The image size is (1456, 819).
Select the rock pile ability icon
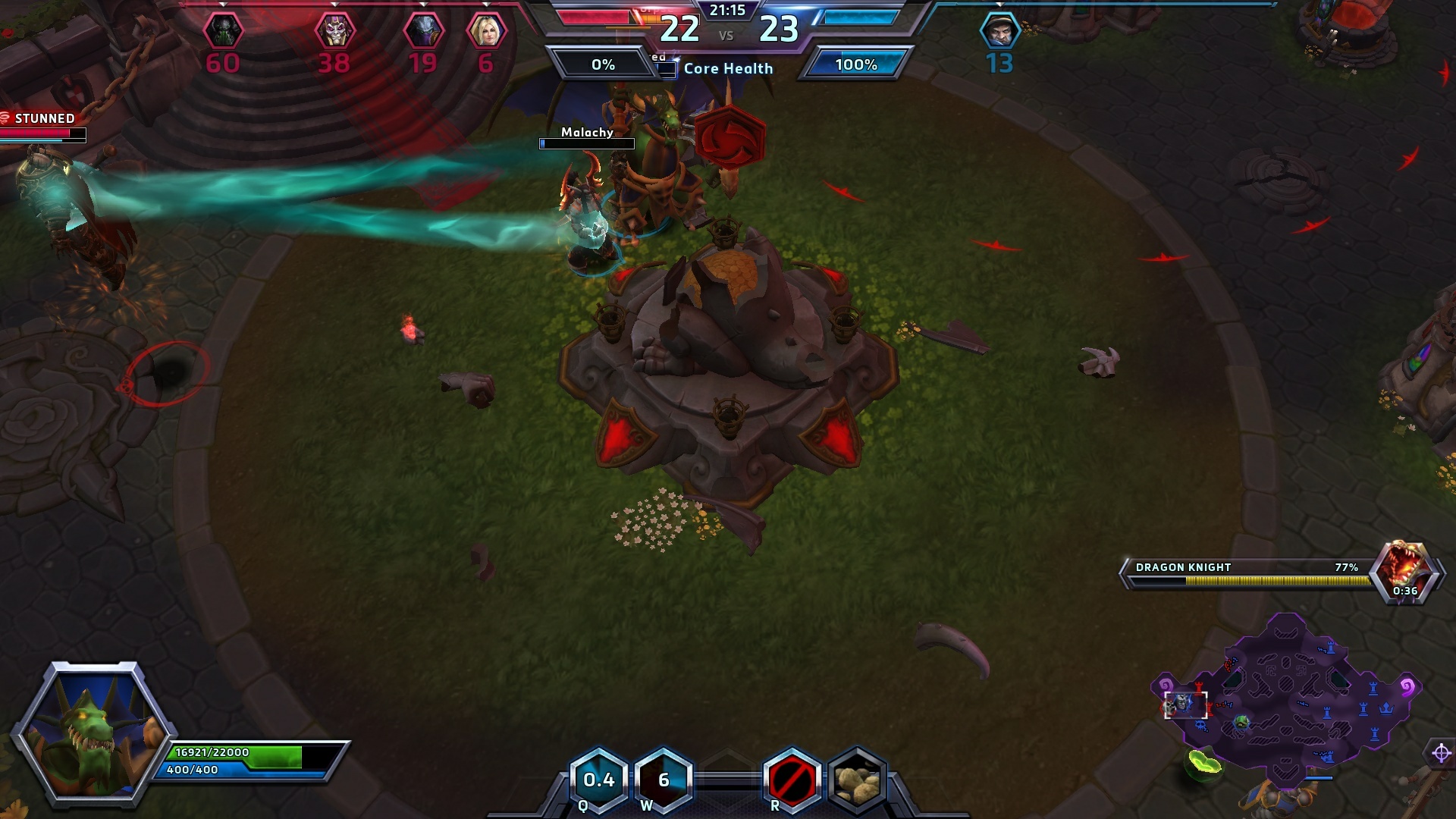click(x=857, y=780)
